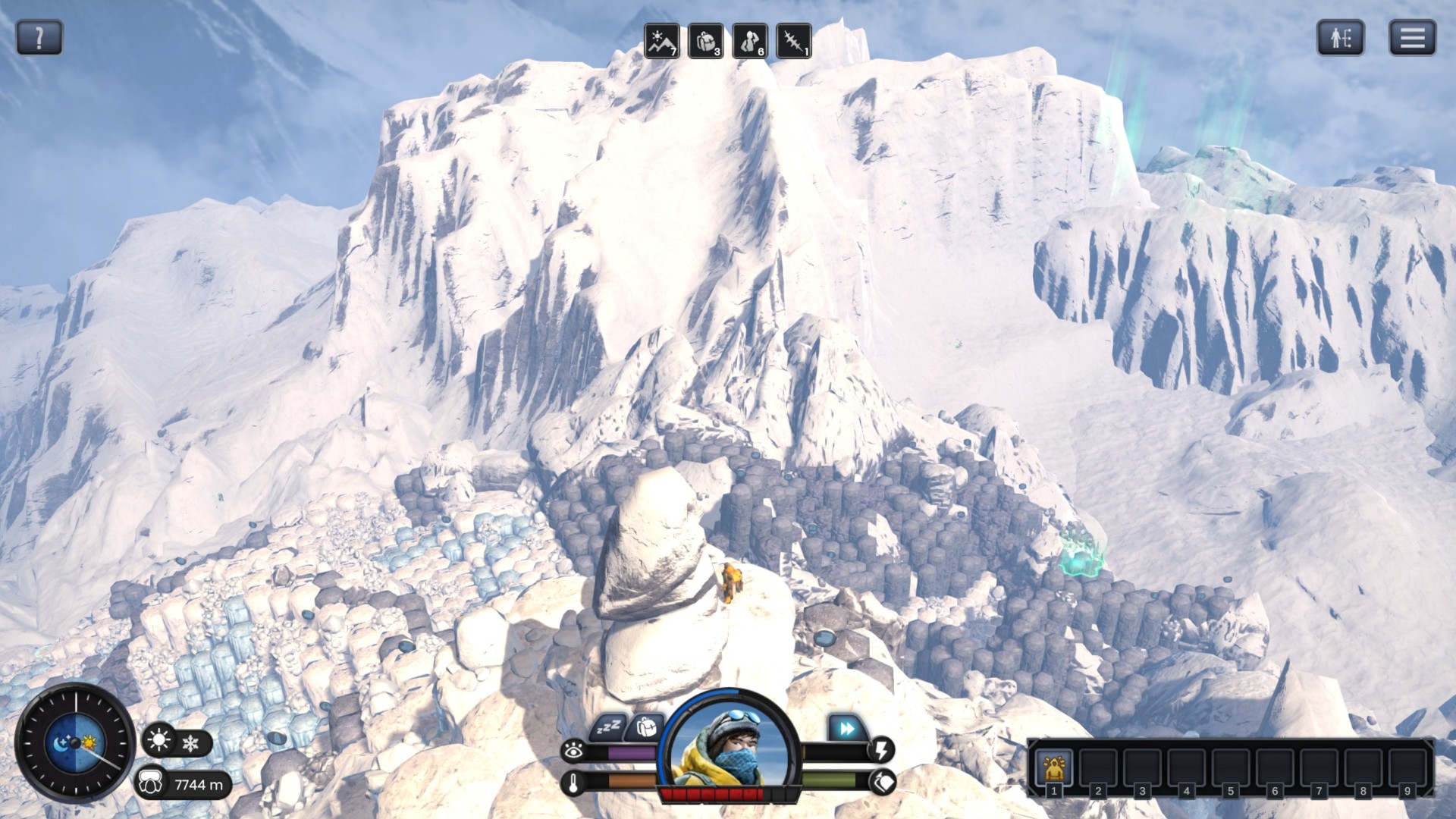Select the yellow tent in hotbar slot 1
Viewport: 1456px width, 819px height.
(1053, 767)
